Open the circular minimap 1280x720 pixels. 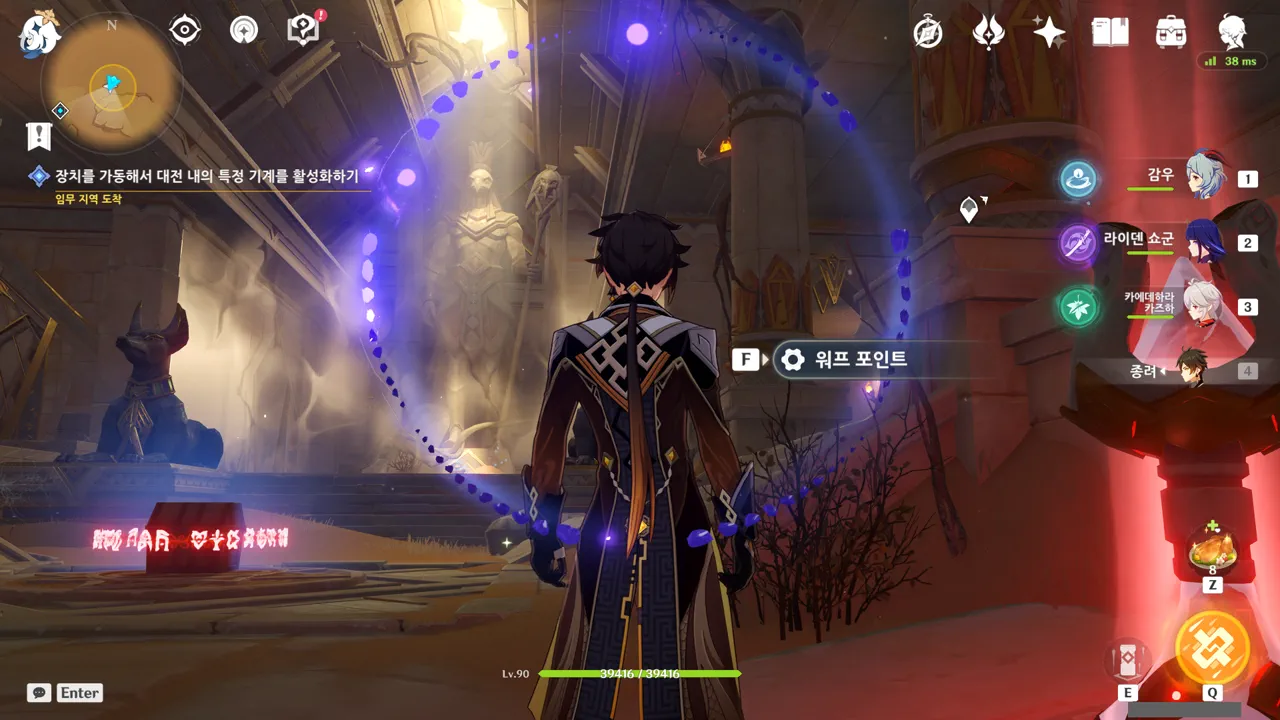111,84
